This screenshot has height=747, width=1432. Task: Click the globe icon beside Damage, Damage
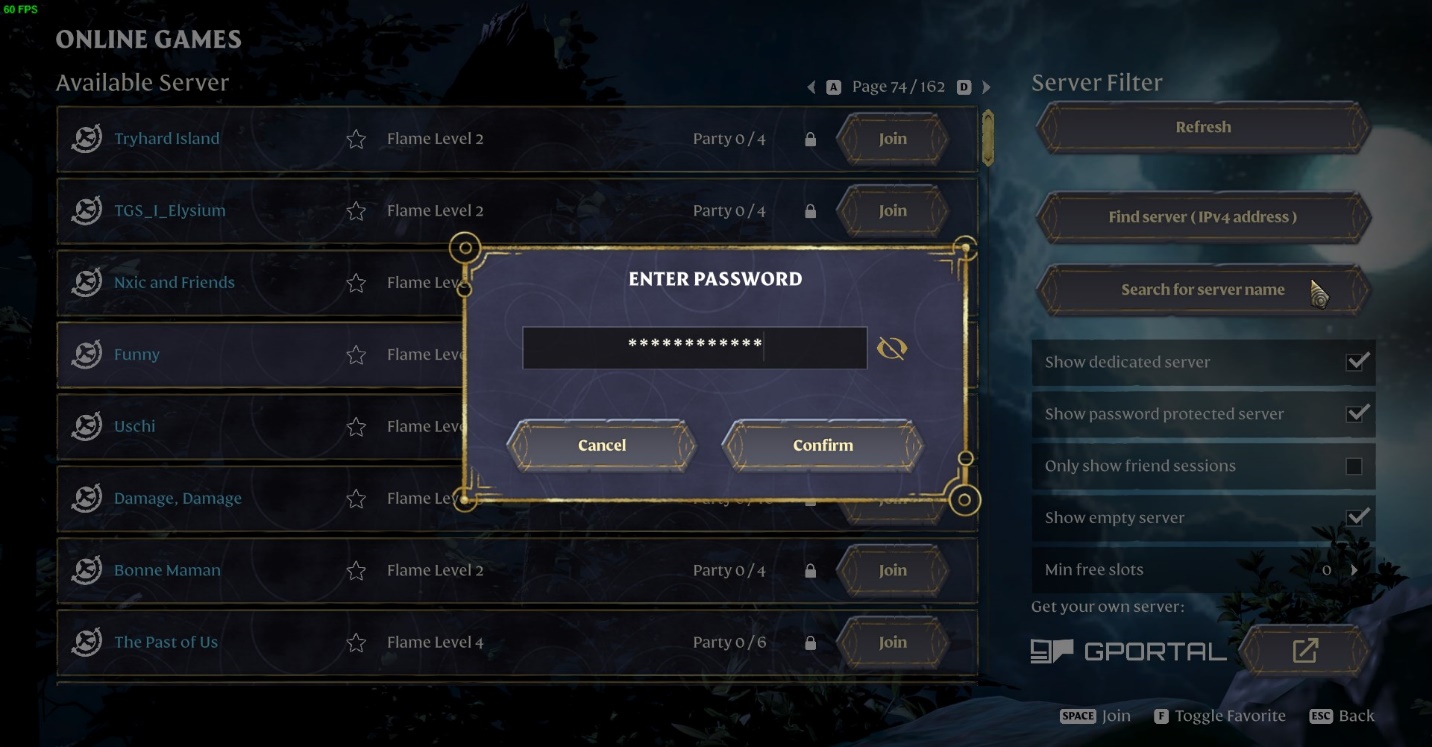[x=86, y=498]
